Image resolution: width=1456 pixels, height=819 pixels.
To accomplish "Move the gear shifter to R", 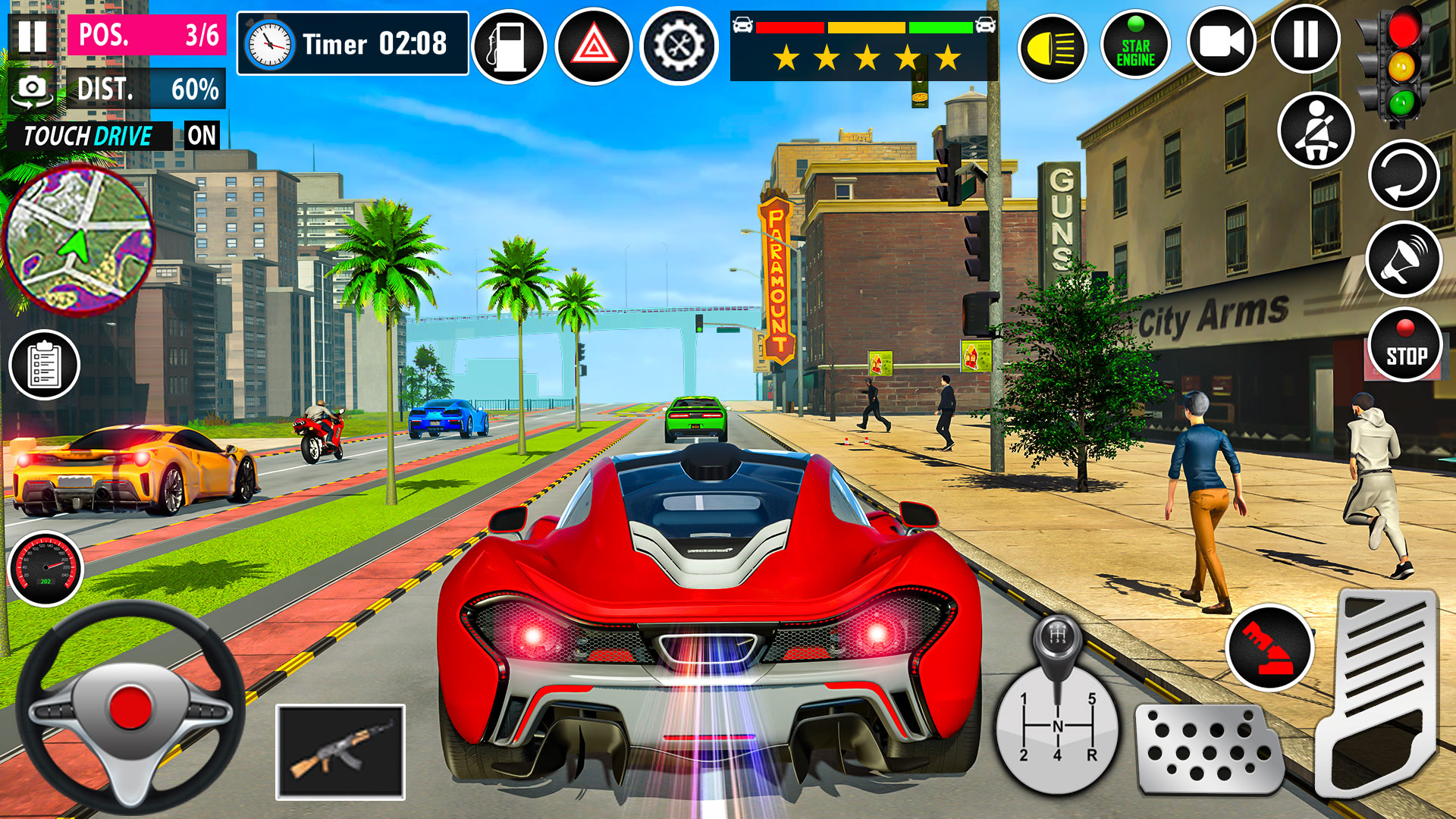I will pos(1092,755).
